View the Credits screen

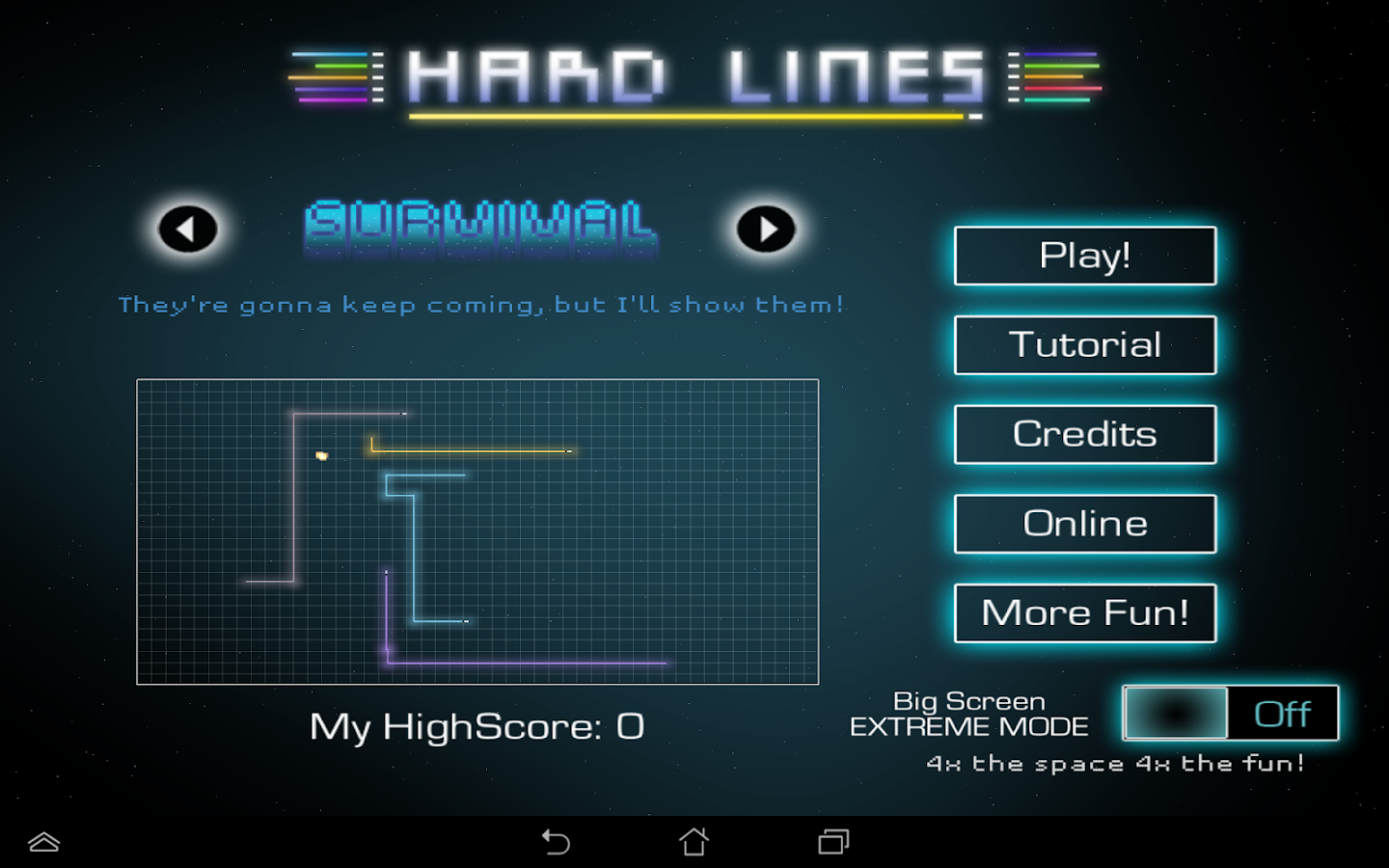[1084, 434]
